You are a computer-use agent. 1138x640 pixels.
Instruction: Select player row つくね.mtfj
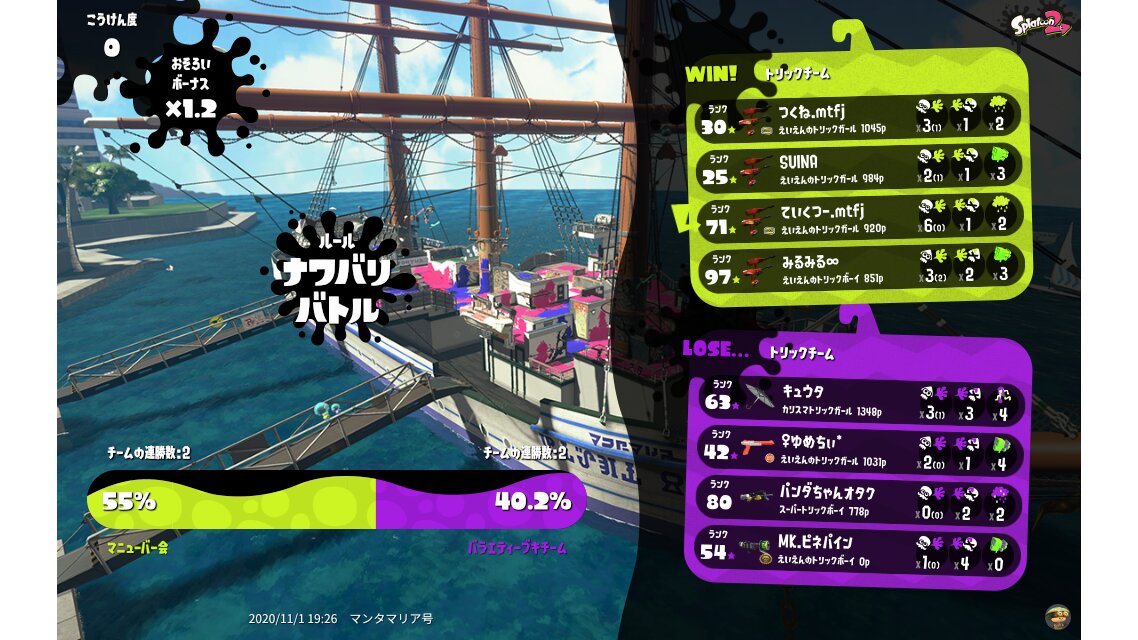(858, 117)
